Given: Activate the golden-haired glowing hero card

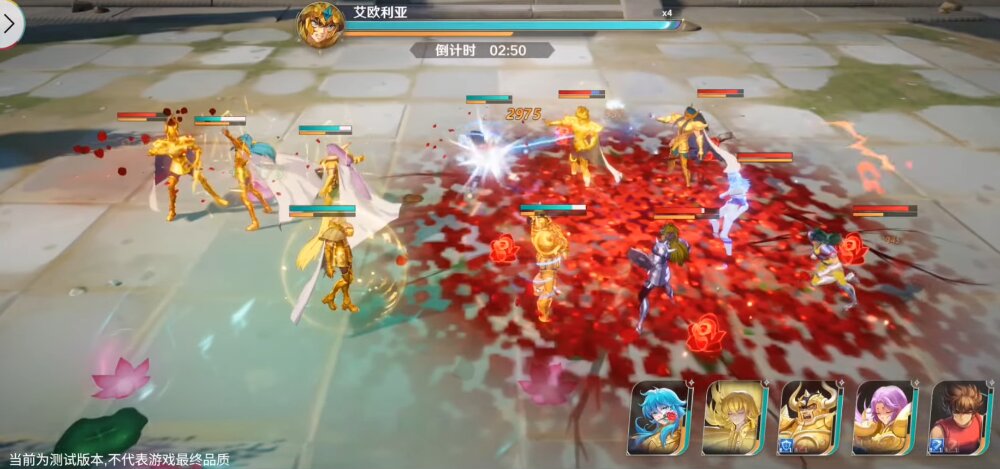Looking at the screenshot, I should pyautogui.click(x=734, y=417).
